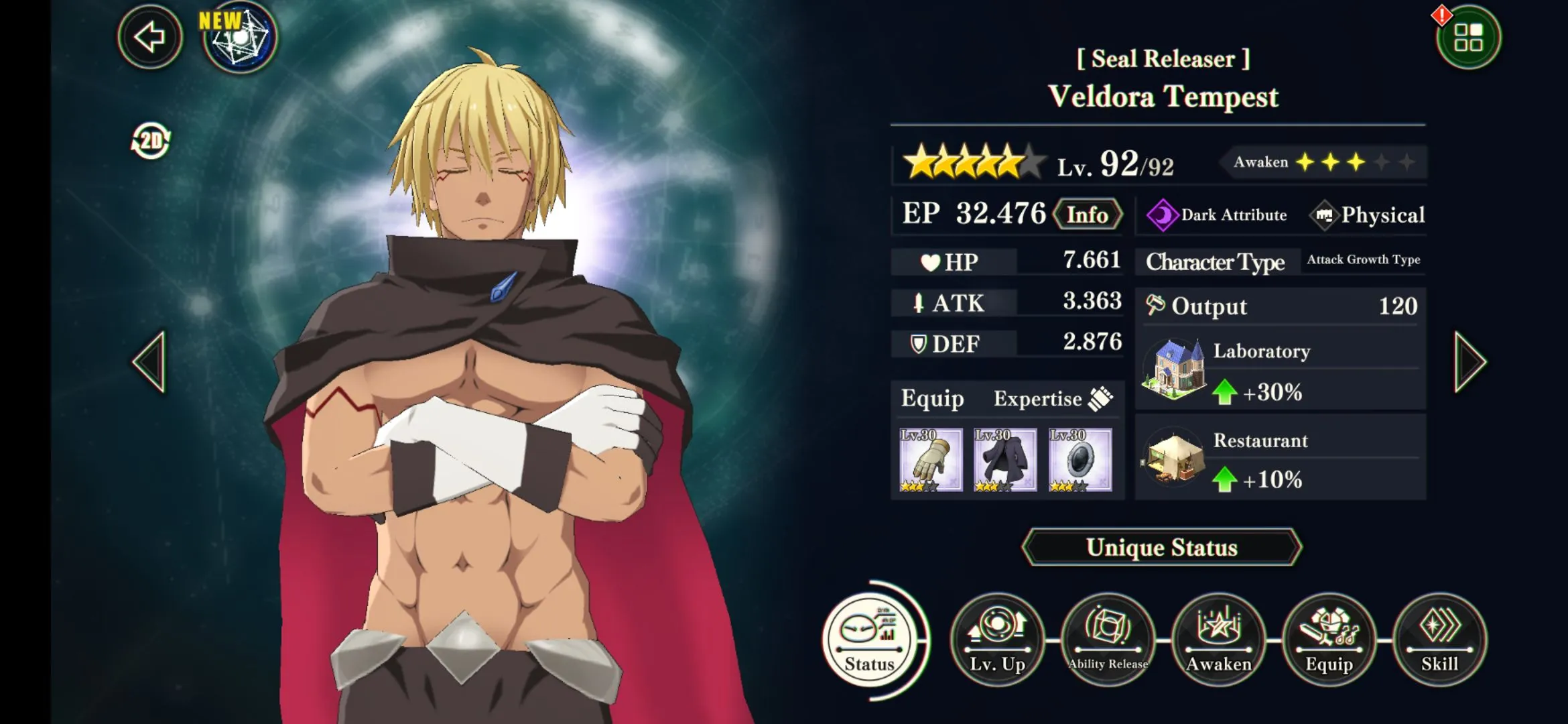1568x724 pixels.
Task: Open the Unique Status panel
Action: coord(1161,547)
